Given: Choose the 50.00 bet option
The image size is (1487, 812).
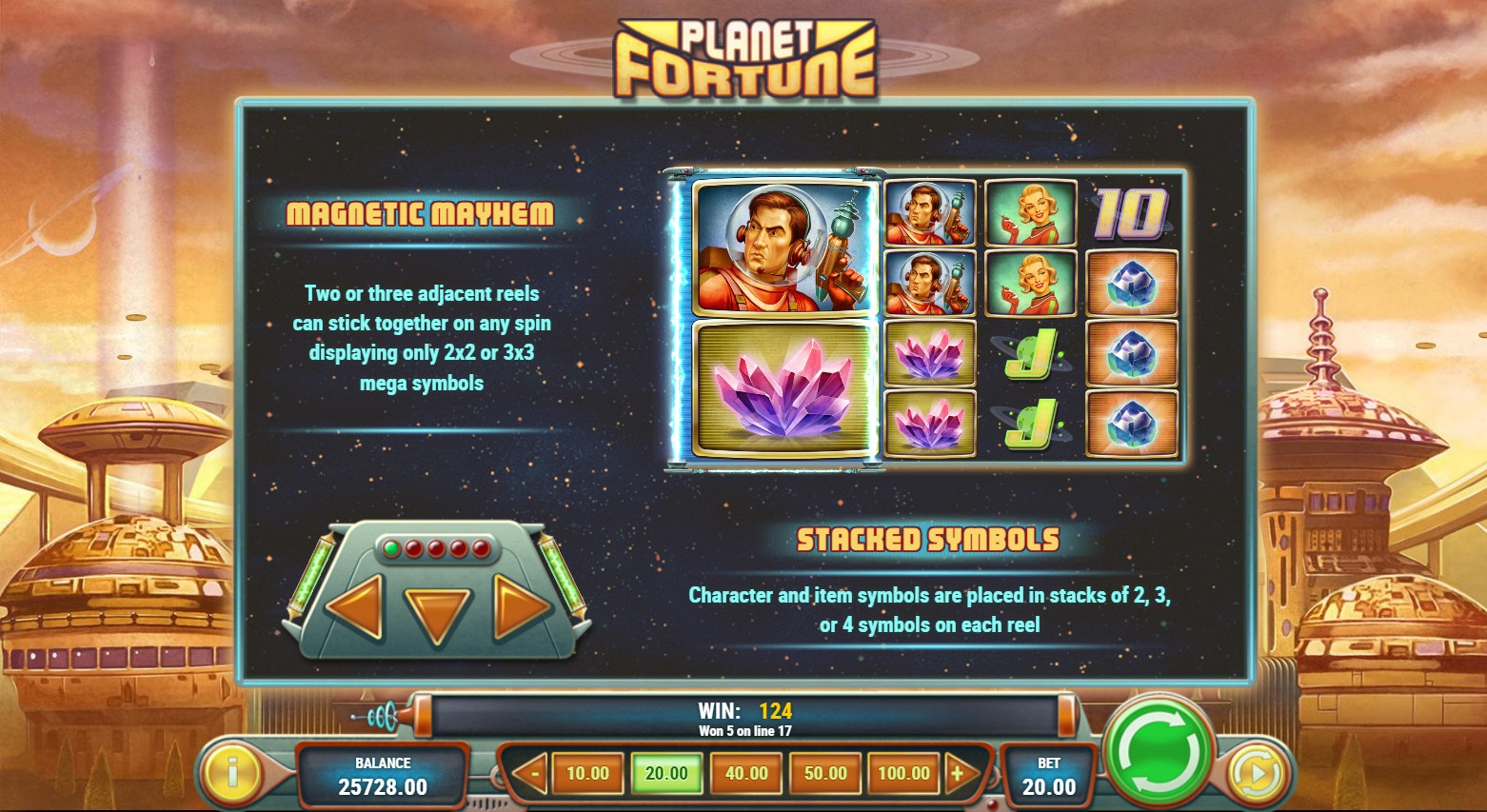Looking at the screenshot, I should (x=825, y=773).
